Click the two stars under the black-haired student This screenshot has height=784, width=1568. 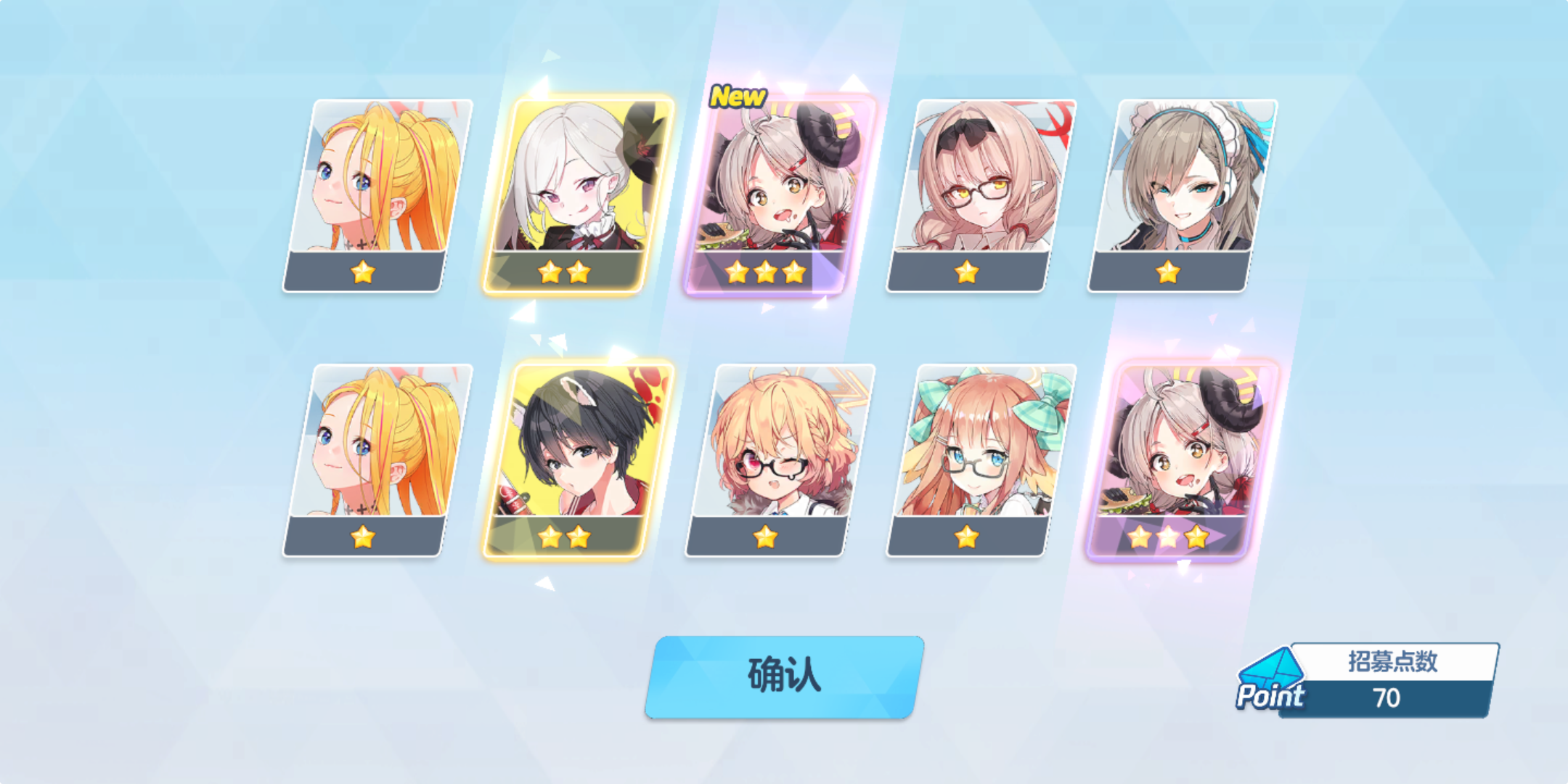(563, 539)
